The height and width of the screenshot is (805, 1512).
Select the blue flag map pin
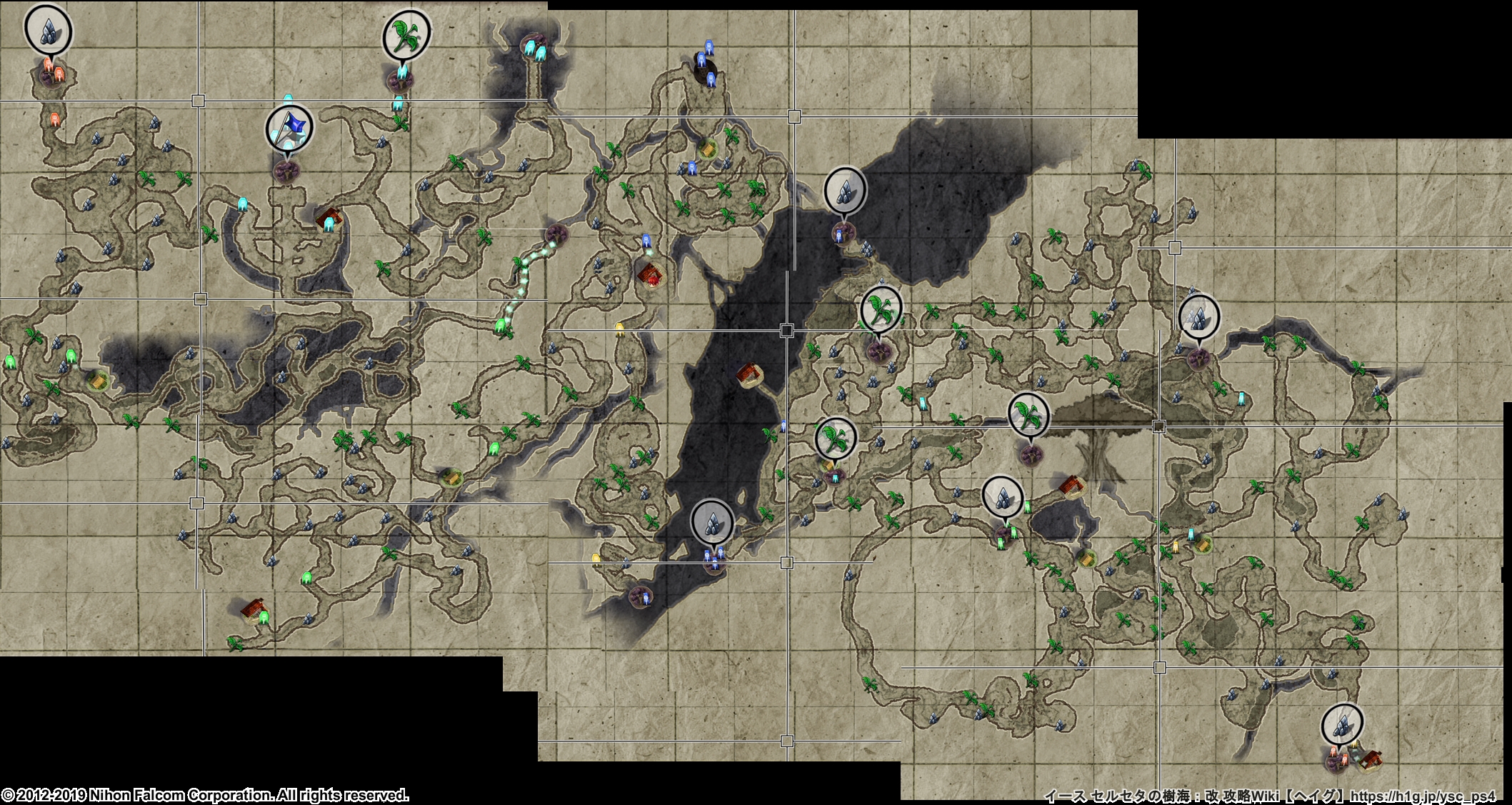tap(289, 127)
